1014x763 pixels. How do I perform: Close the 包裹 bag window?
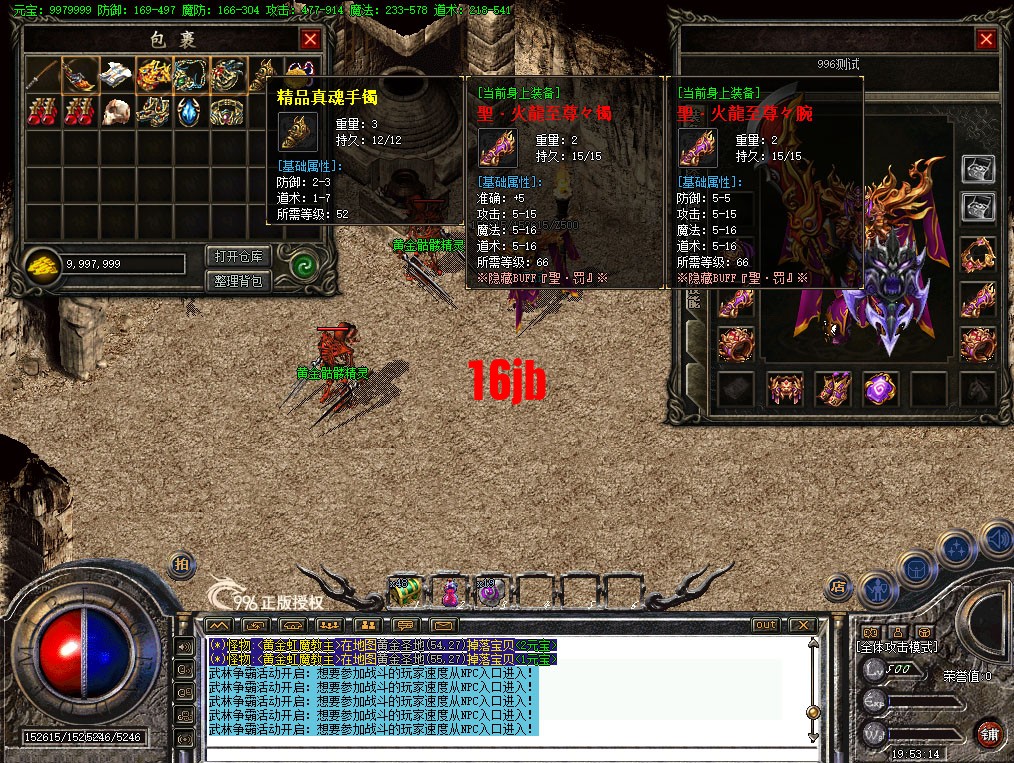tap(311, 39)
